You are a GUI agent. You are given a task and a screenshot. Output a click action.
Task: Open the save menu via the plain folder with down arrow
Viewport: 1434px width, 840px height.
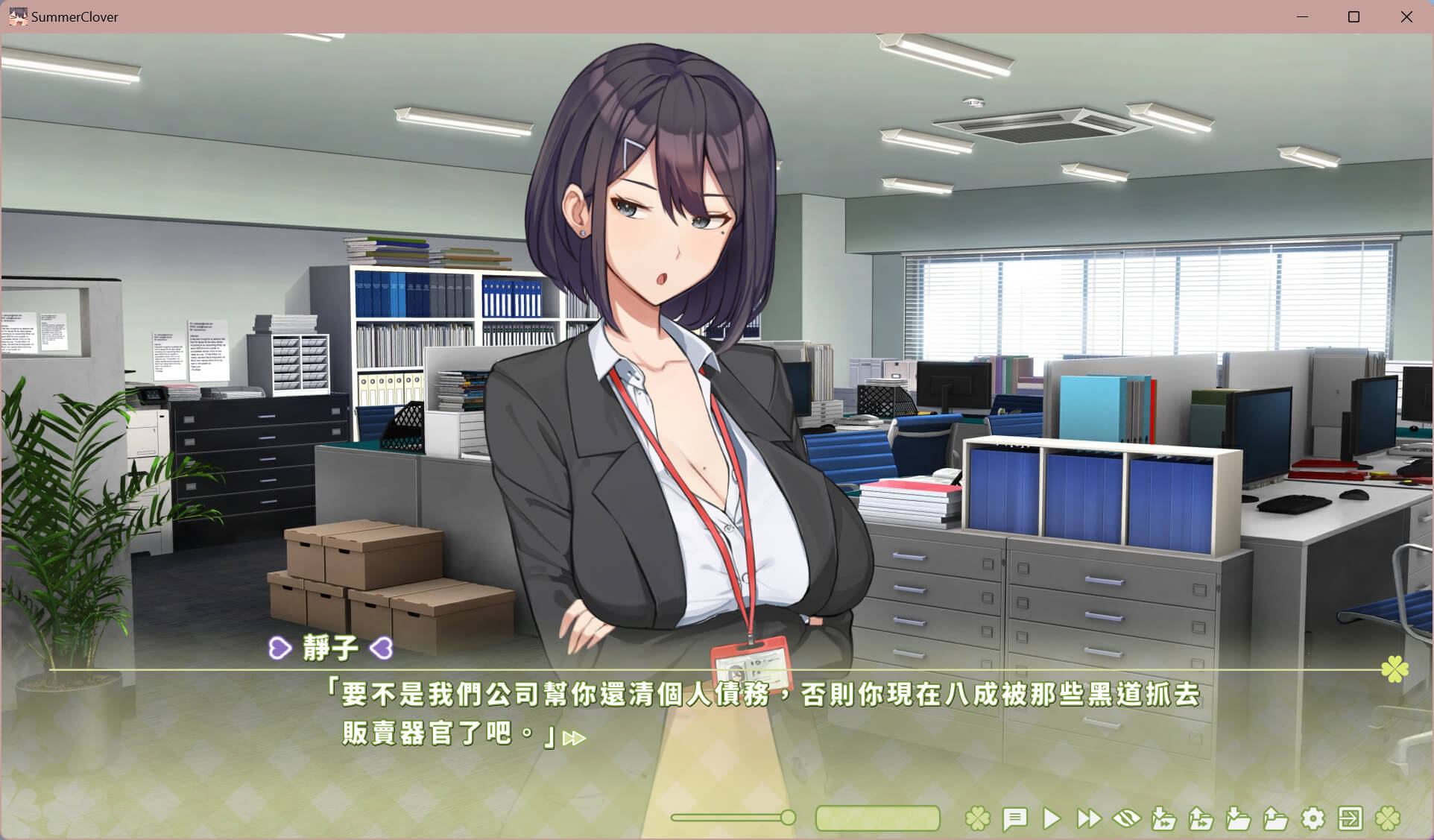click(x=1238, y=818)
